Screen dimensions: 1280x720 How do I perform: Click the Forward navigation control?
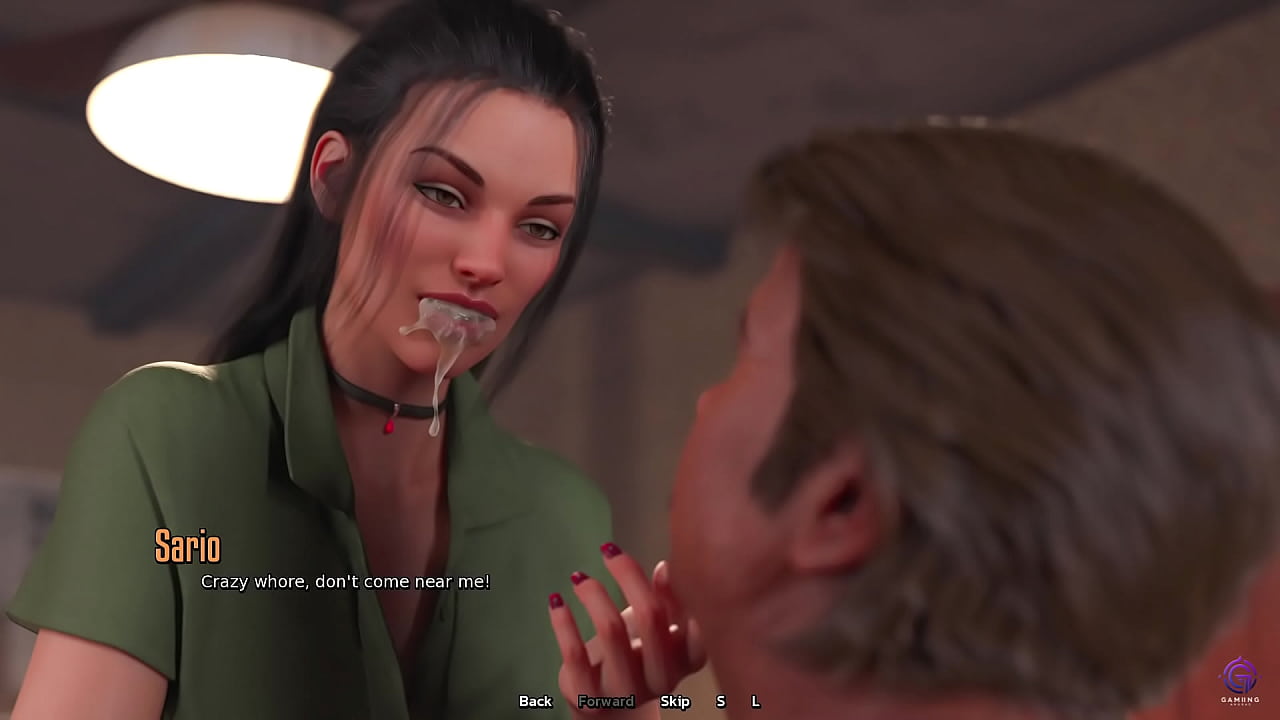point(606,702)
